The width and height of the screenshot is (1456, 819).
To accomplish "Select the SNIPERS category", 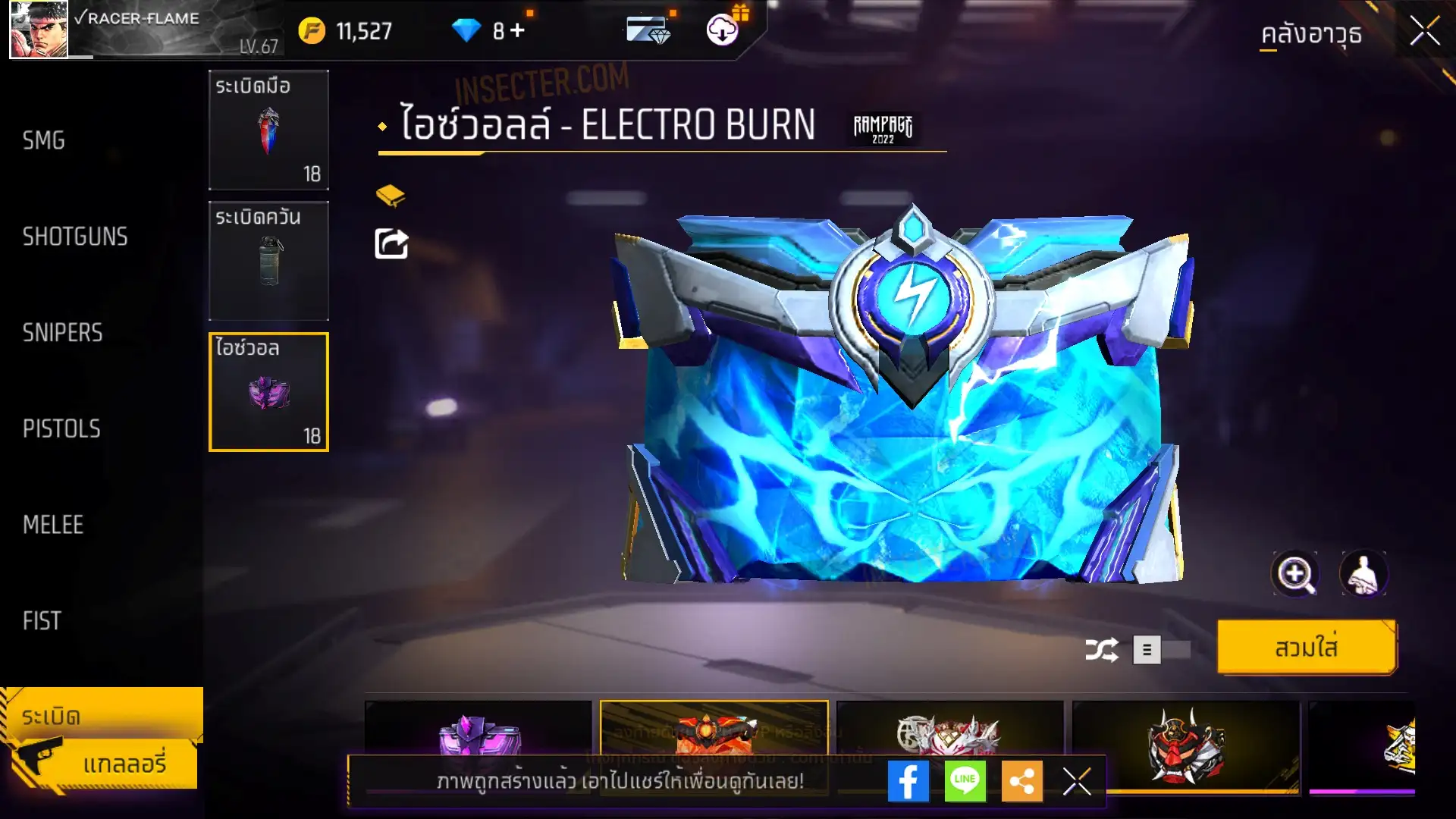I will (x=62, y=332).
